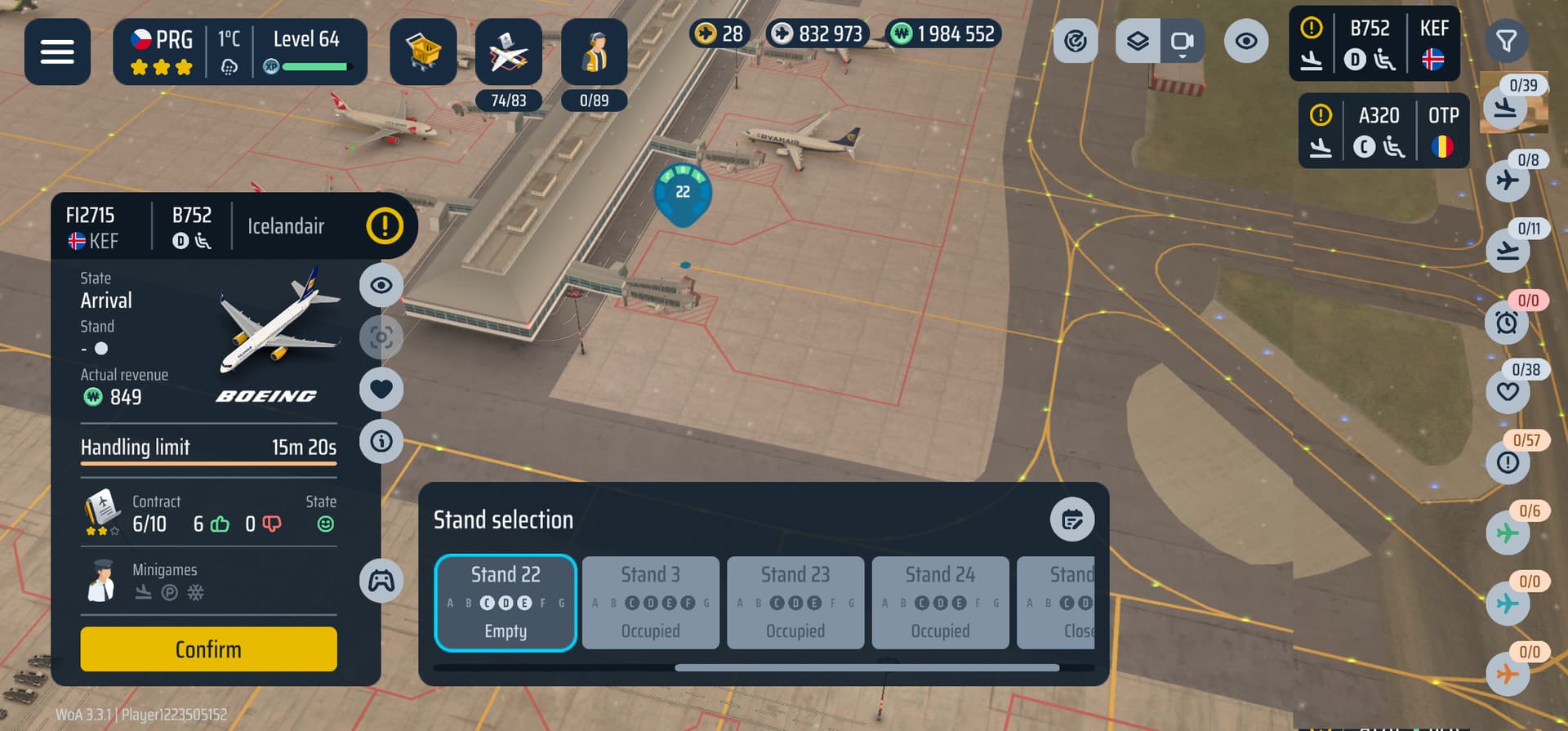Open the ground staff button showing 0/89

click(594, 53)
